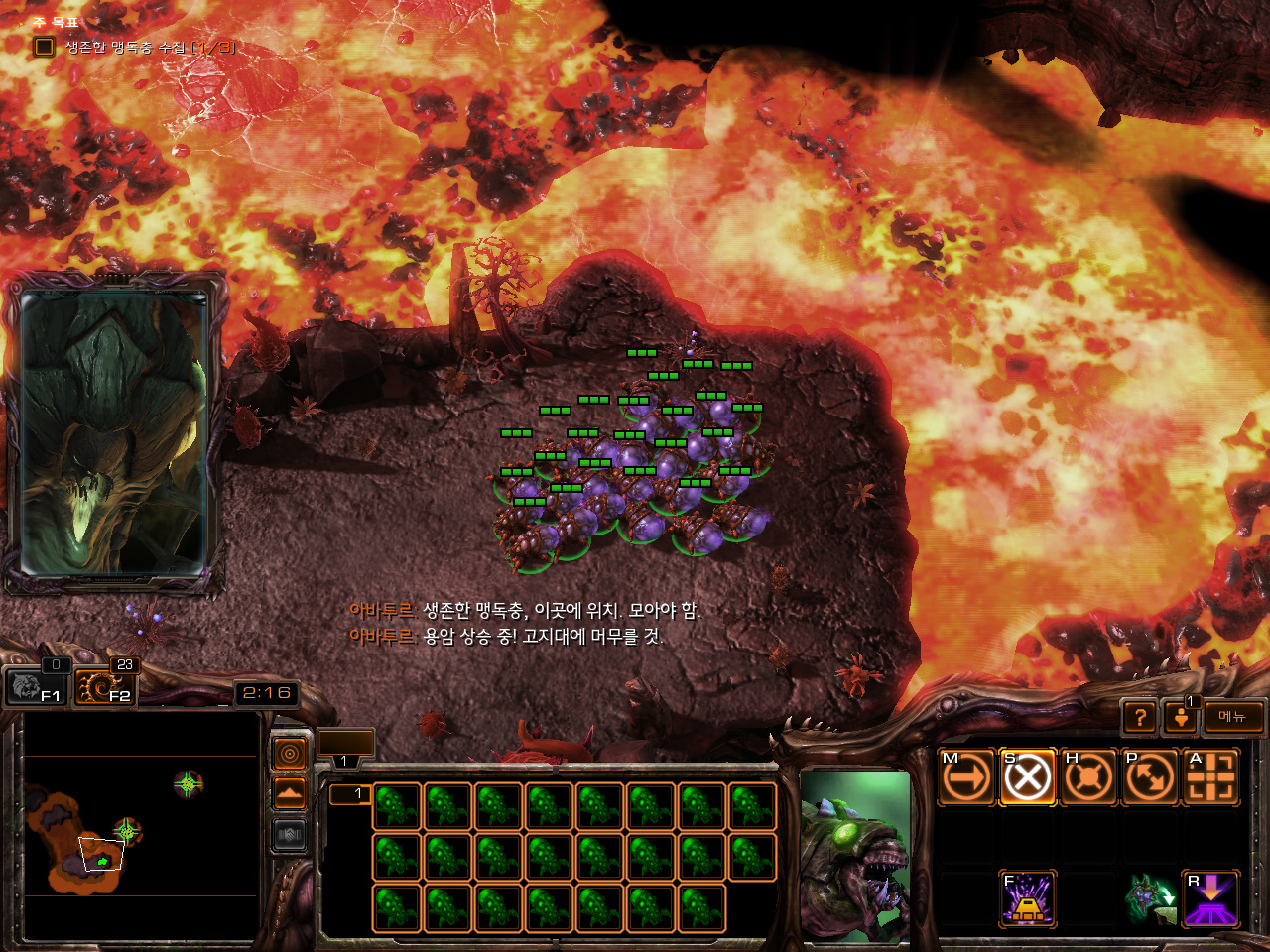
Task: Click the baneling portrait
Action: (x=855, y=856)
